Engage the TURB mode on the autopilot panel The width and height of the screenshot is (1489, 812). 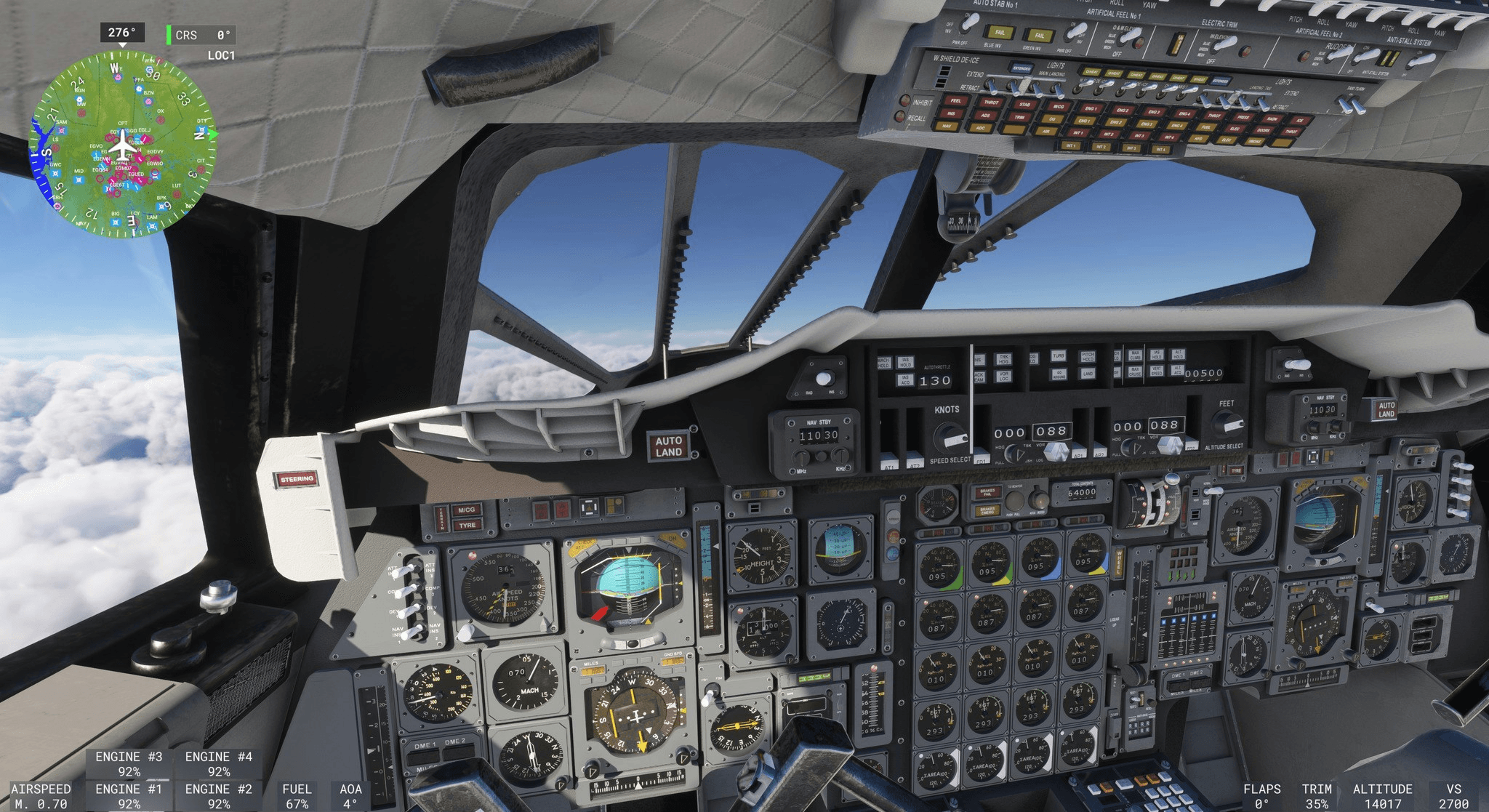[1059, 356]
